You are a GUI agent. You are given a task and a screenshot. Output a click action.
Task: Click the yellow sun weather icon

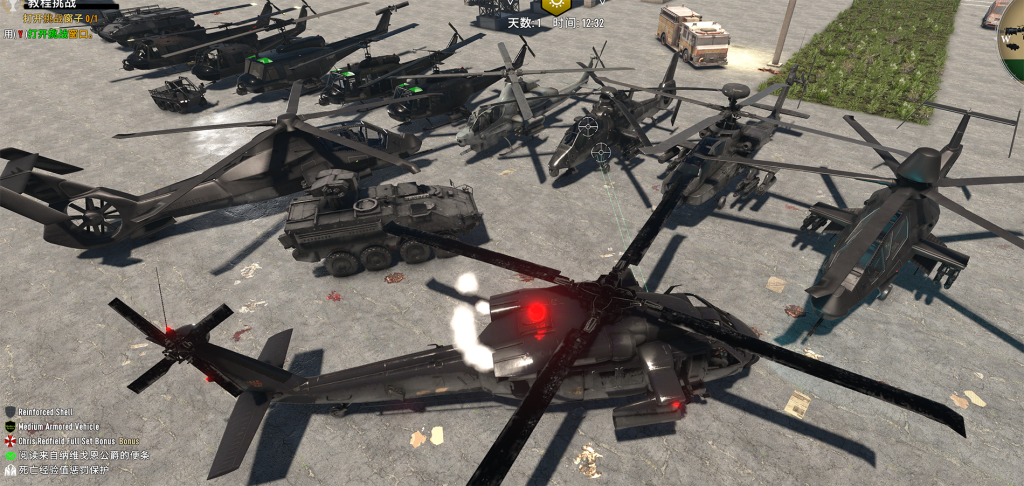click(x=557, y=5)
